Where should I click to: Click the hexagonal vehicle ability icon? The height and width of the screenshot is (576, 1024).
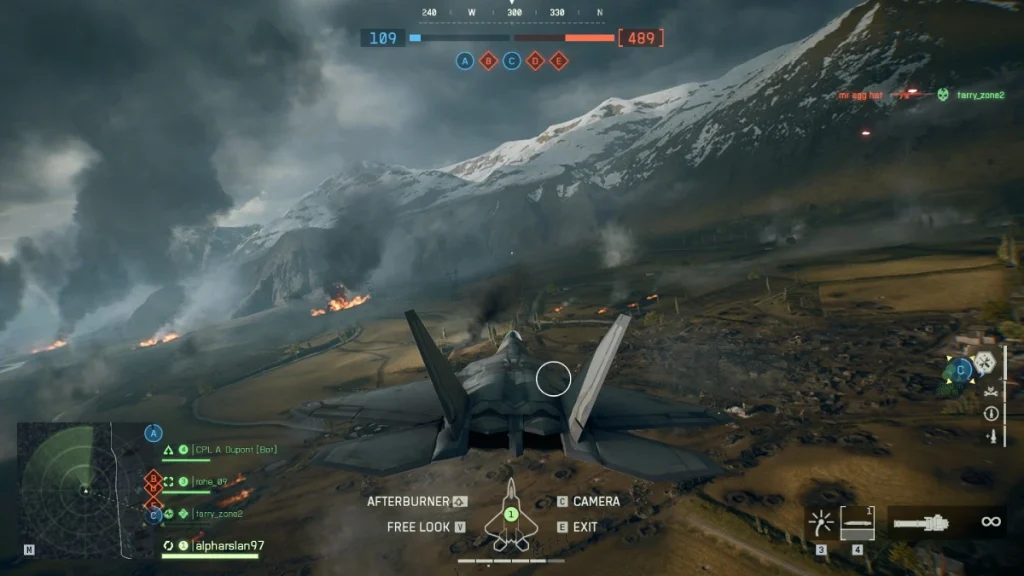point(986,362)
